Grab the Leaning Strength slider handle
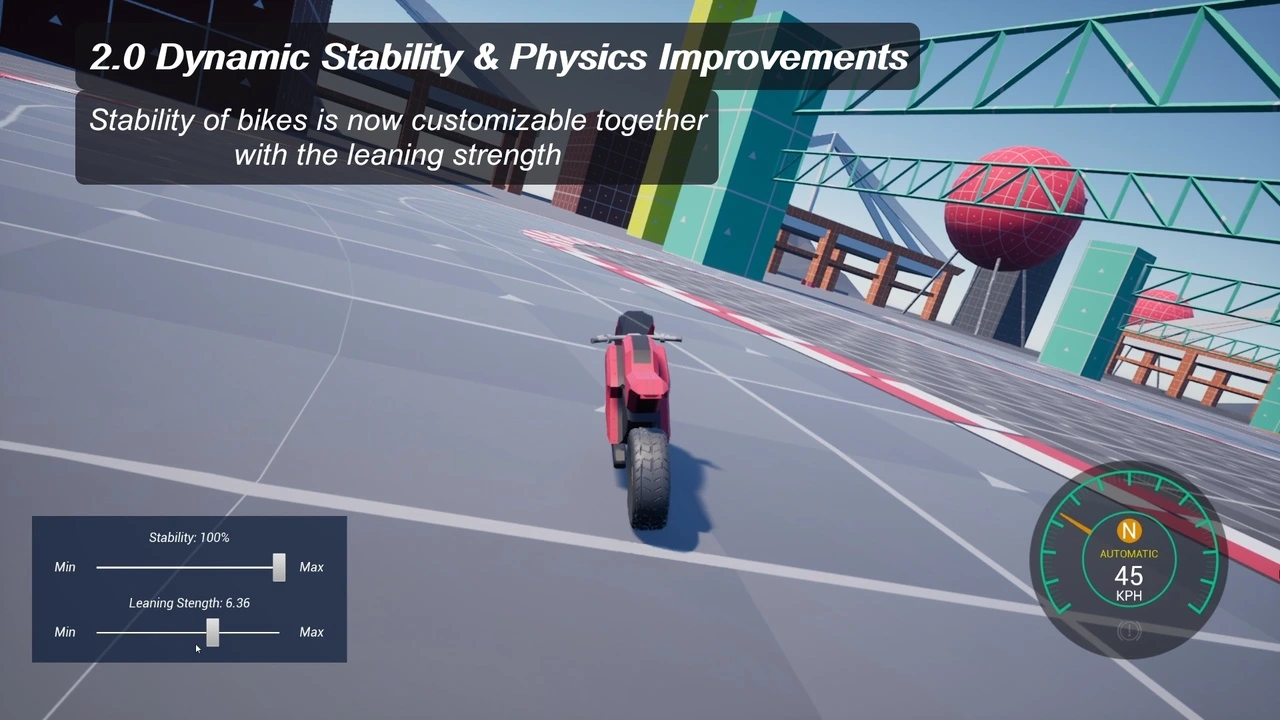1280x720 pixels. [212, 632]
